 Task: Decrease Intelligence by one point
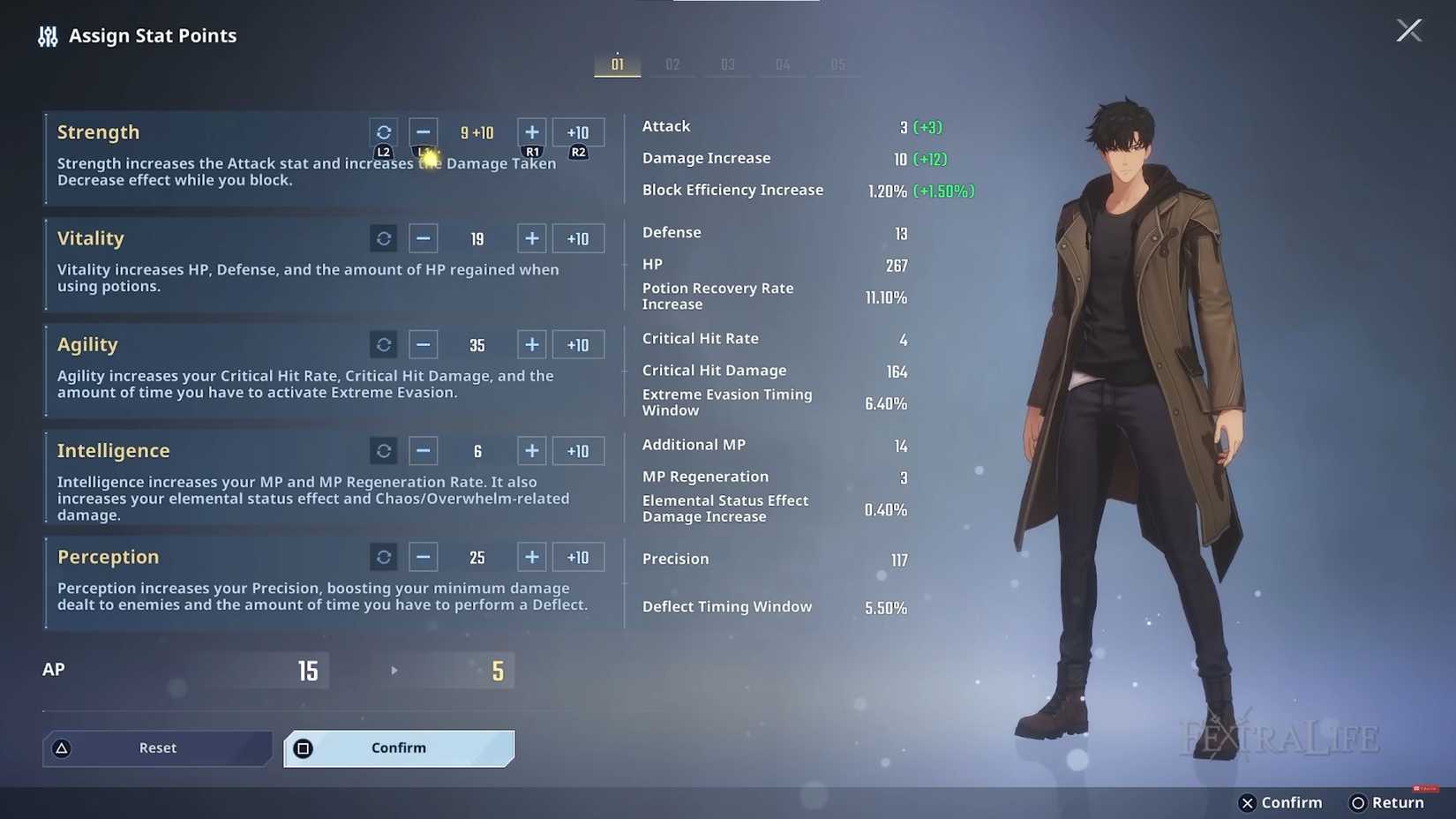coord(424,451)
